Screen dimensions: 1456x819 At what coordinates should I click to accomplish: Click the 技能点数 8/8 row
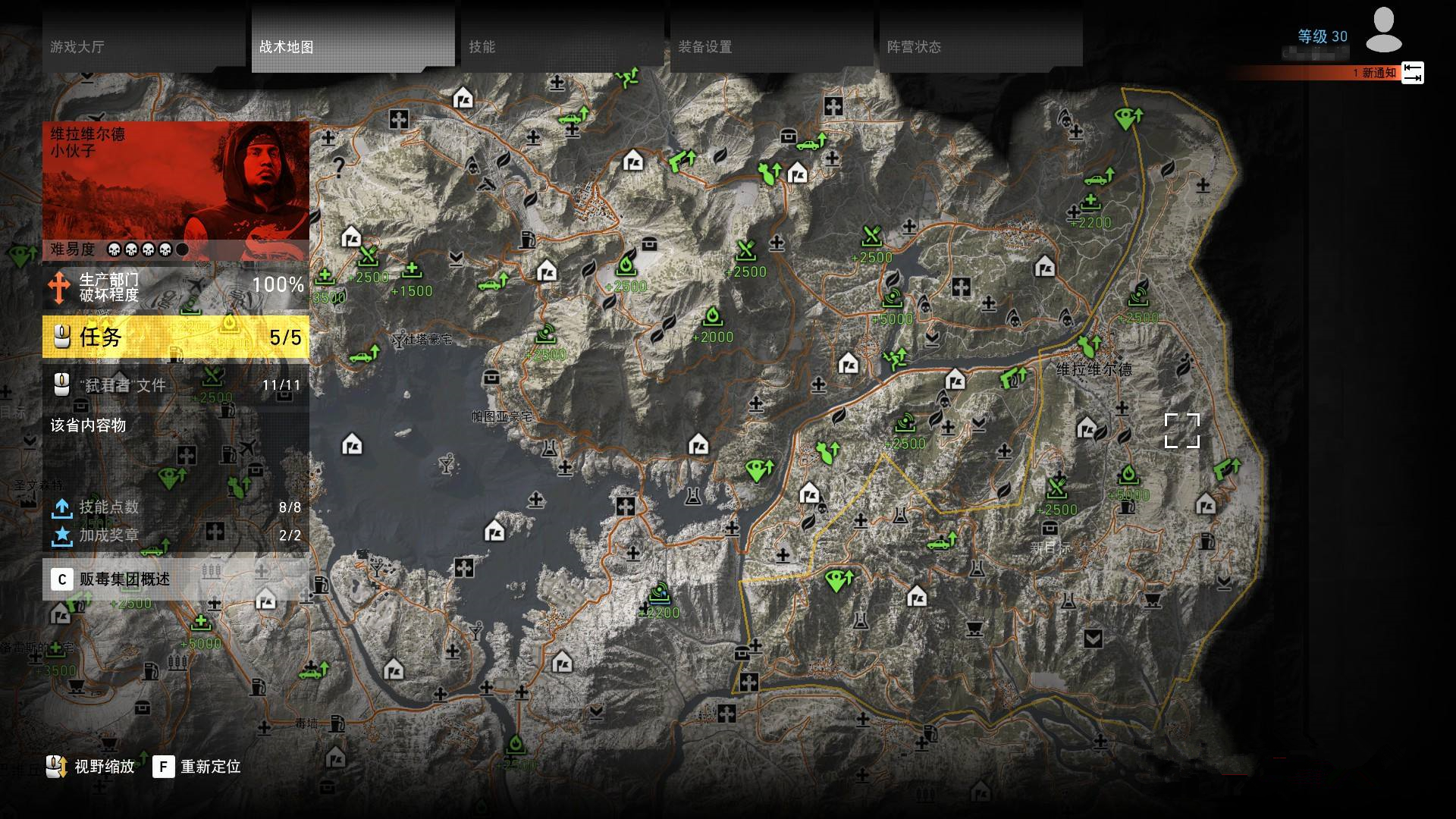(176, 507)
